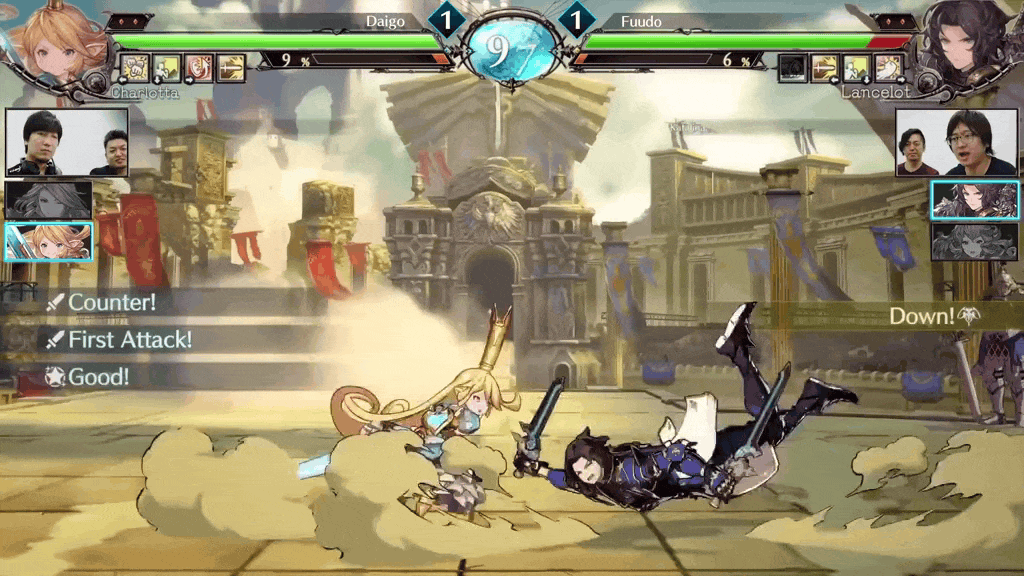1024x576 pixels.
Task: Pick the highlighted Charlotta team thumbnail
Action: tap(49, 241)
